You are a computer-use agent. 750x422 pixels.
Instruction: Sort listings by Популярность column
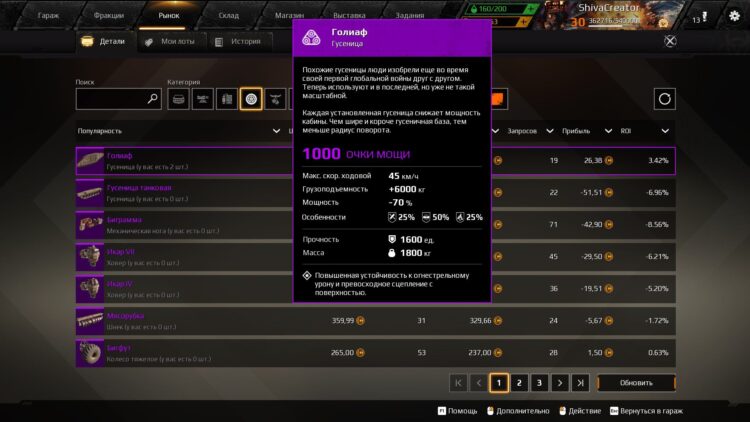click(100, 131)
